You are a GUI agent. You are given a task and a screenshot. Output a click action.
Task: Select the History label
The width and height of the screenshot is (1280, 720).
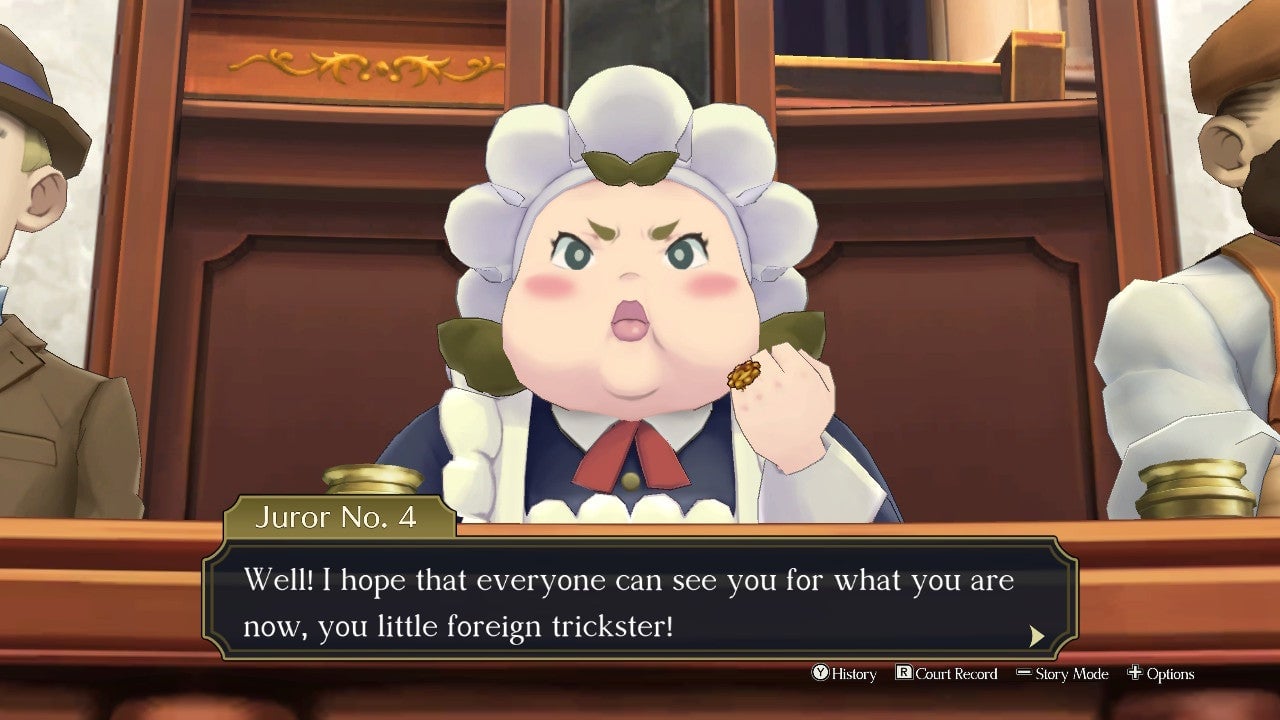(x=852, y=674)
